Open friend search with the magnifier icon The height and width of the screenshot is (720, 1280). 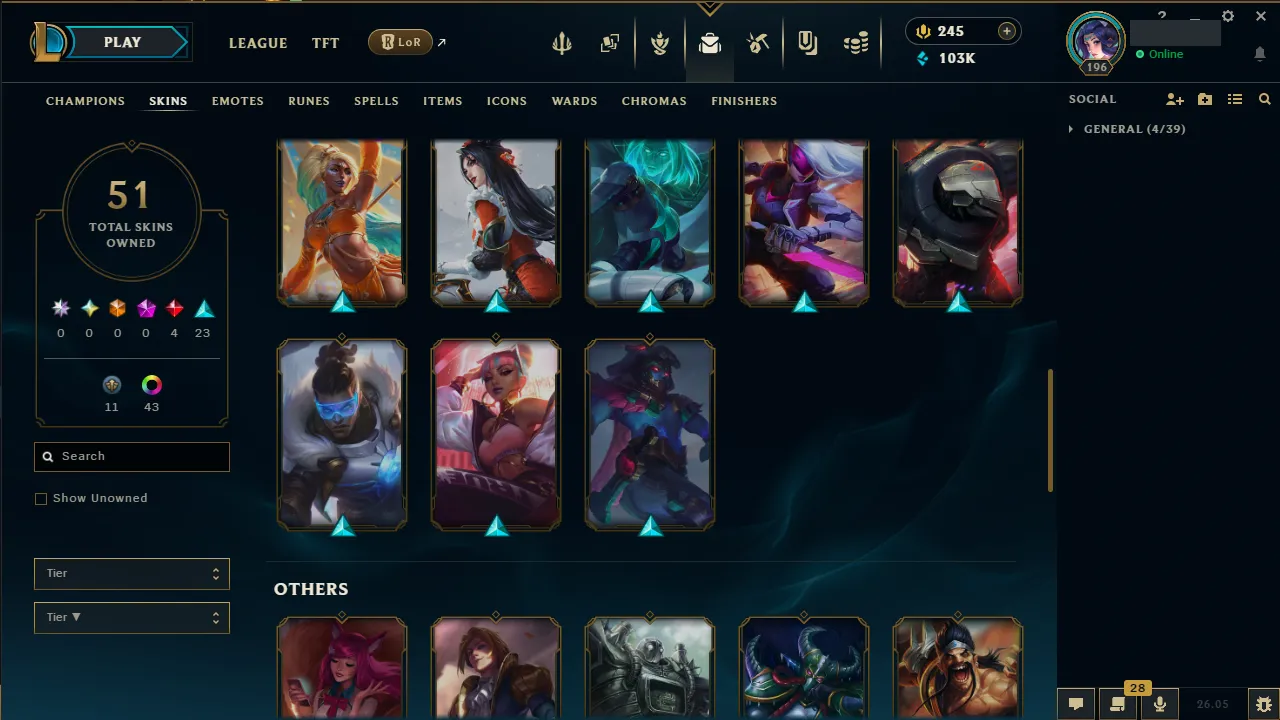[x=1264, y=99]
